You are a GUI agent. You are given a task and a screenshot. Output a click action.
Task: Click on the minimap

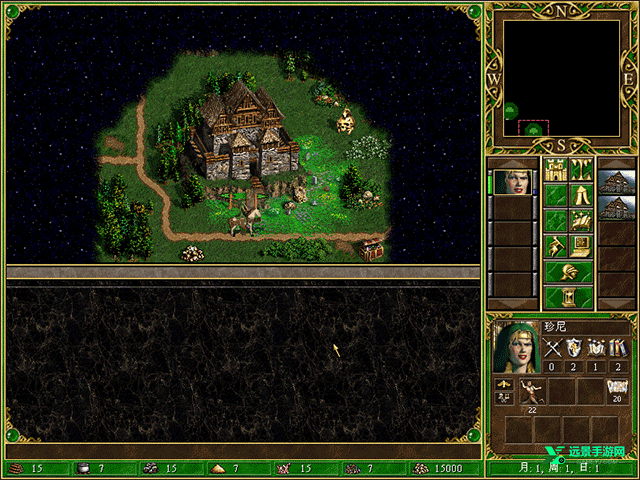pyautogui.click(x=560, y=77)
